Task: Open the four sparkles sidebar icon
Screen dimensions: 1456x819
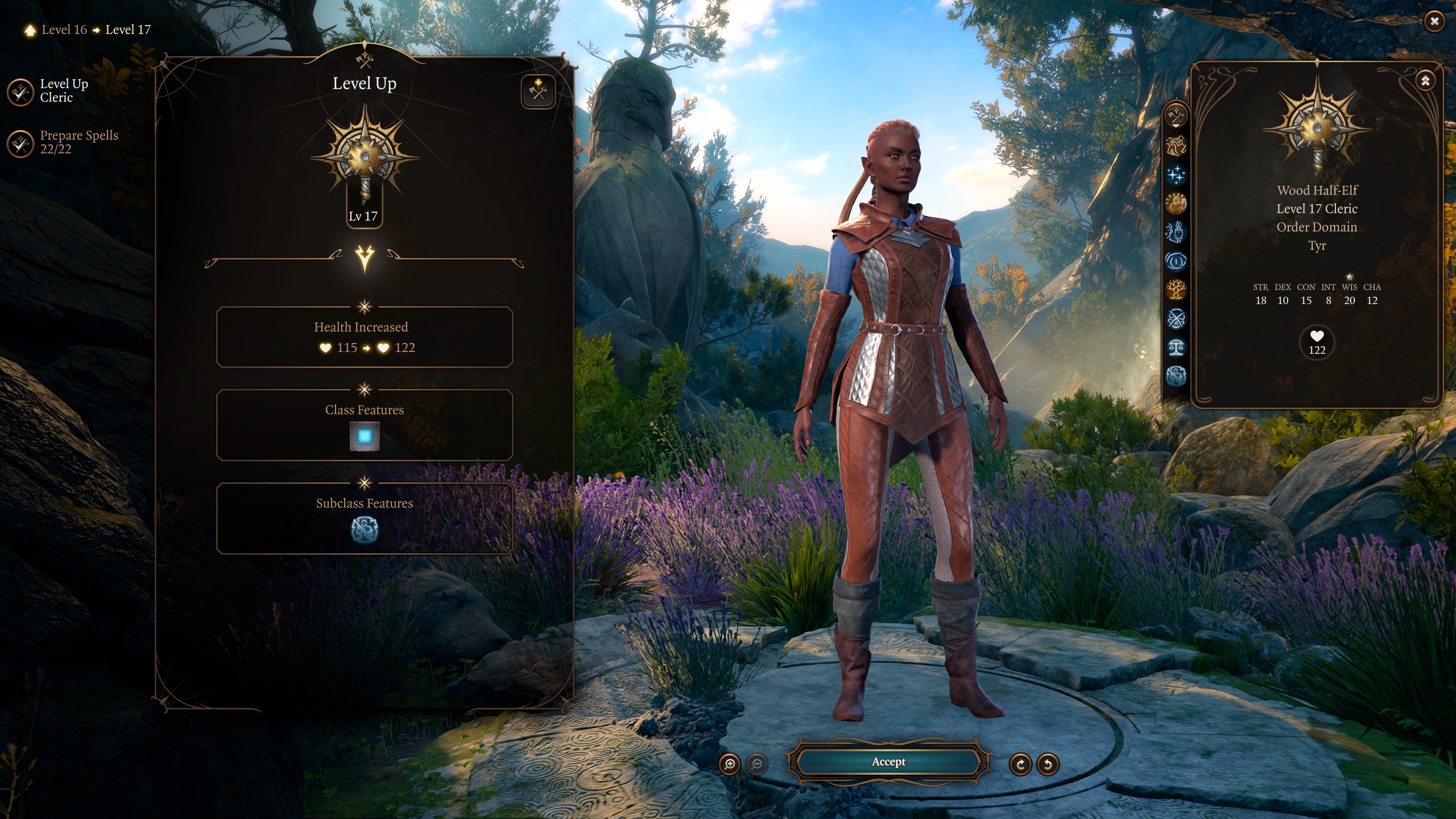Action: (1176, 175)
